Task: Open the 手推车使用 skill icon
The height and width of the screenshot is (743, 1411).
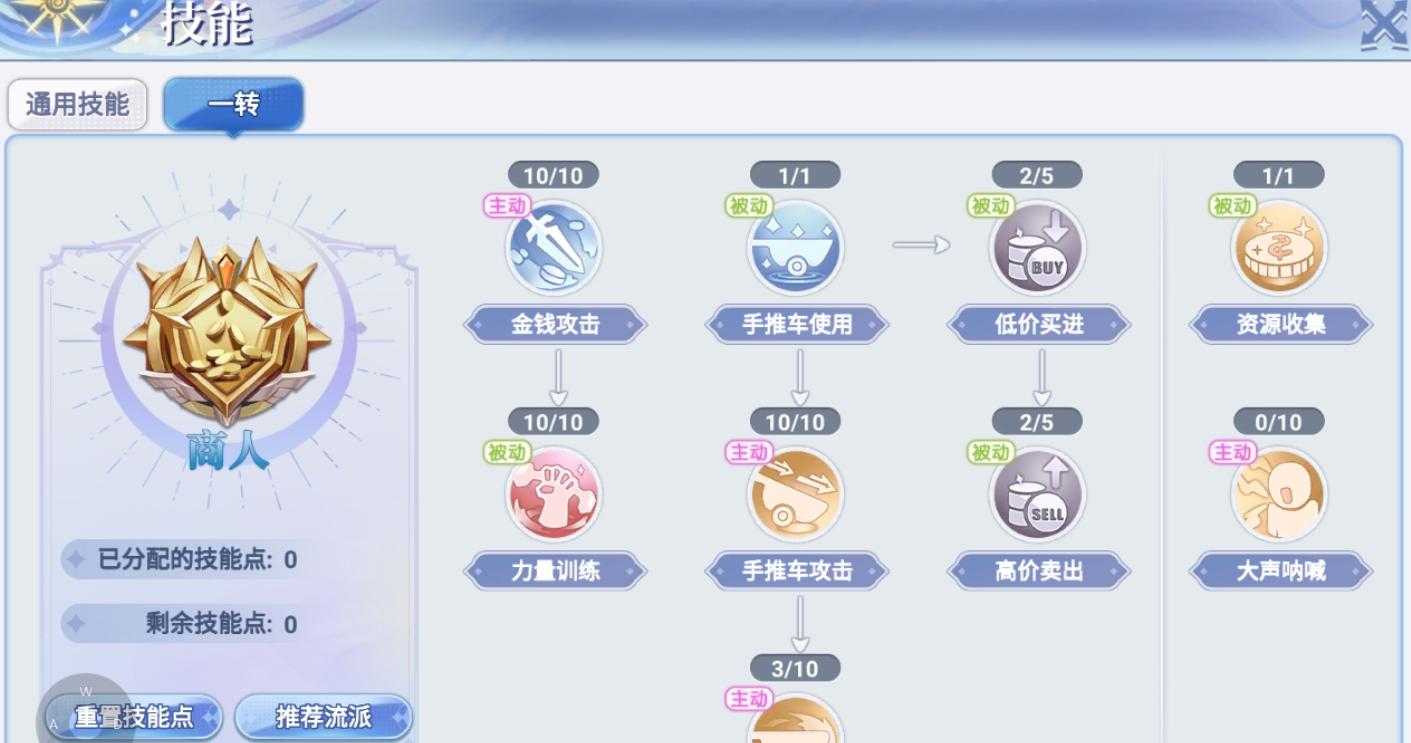Action: 797,246
